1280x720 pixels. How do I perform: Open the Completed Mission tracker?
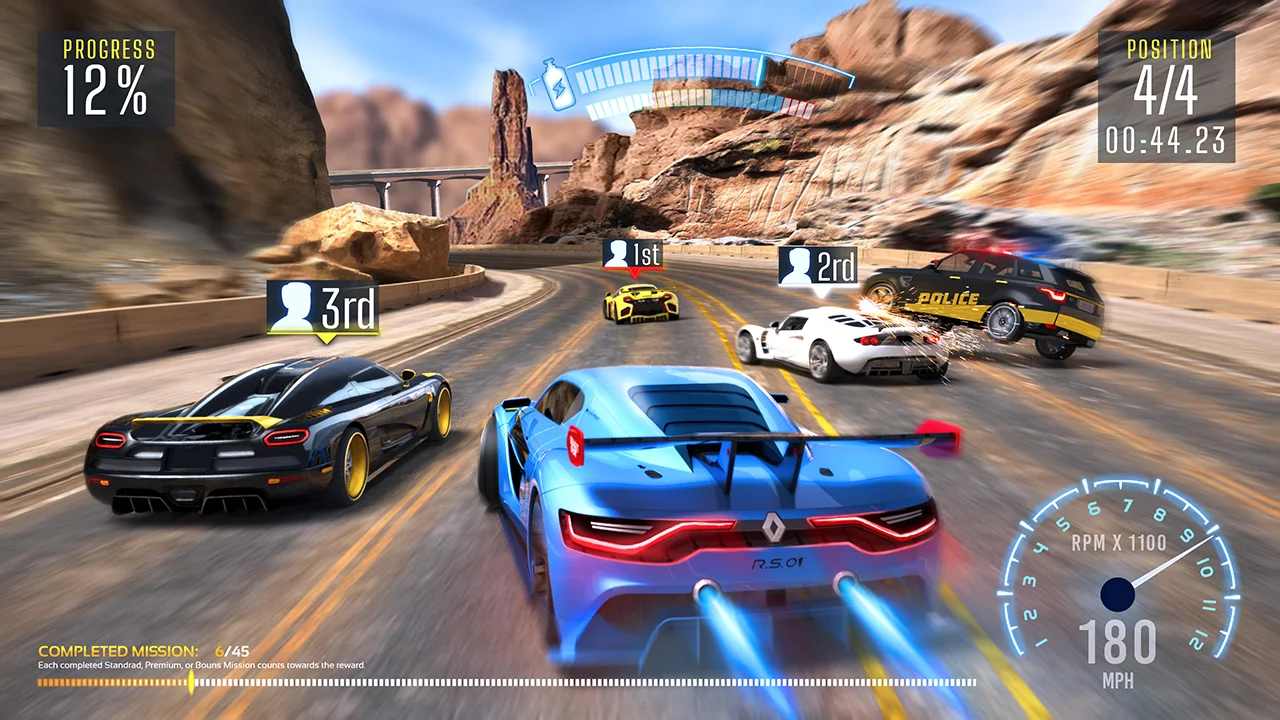tap(118, 651)
